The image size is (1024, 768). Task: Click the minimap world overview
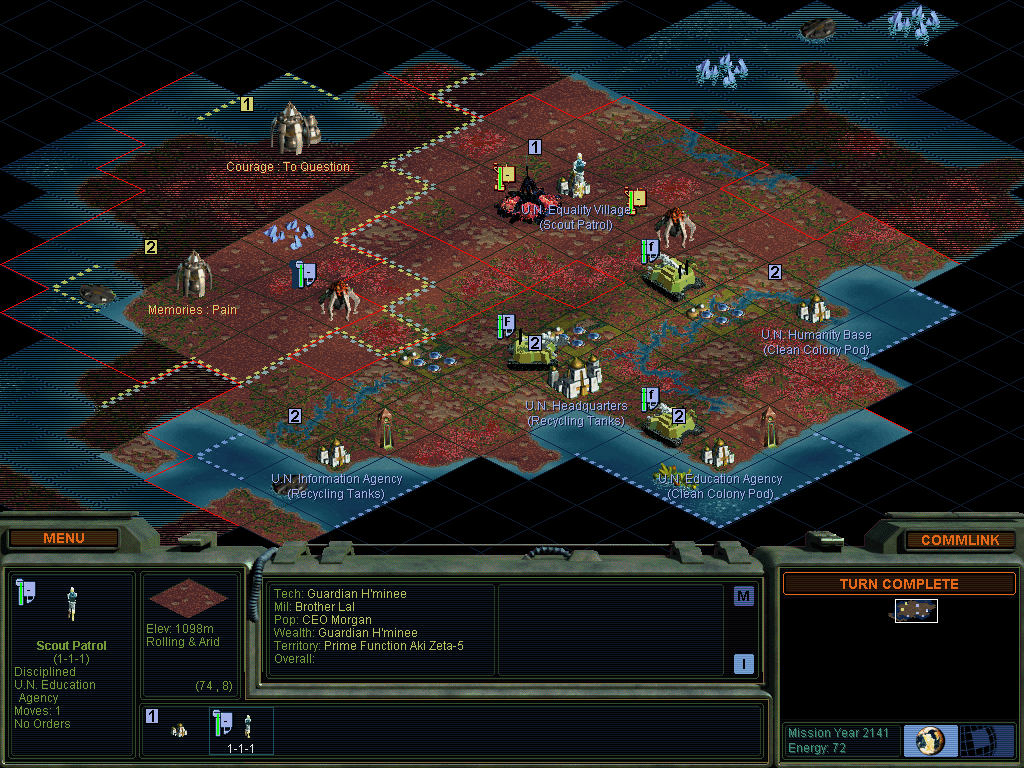click(915, 611)
